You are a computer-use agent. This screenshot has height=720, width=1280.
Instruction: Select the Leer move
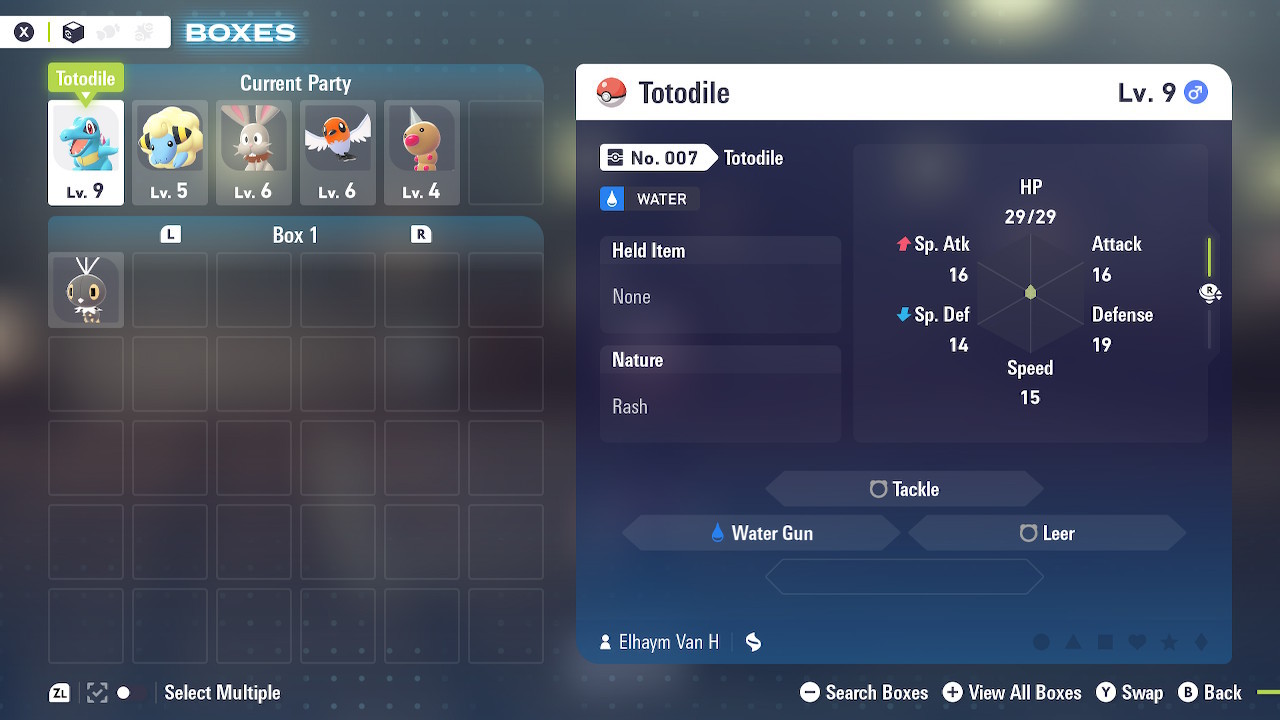[x=1047, y=533]
